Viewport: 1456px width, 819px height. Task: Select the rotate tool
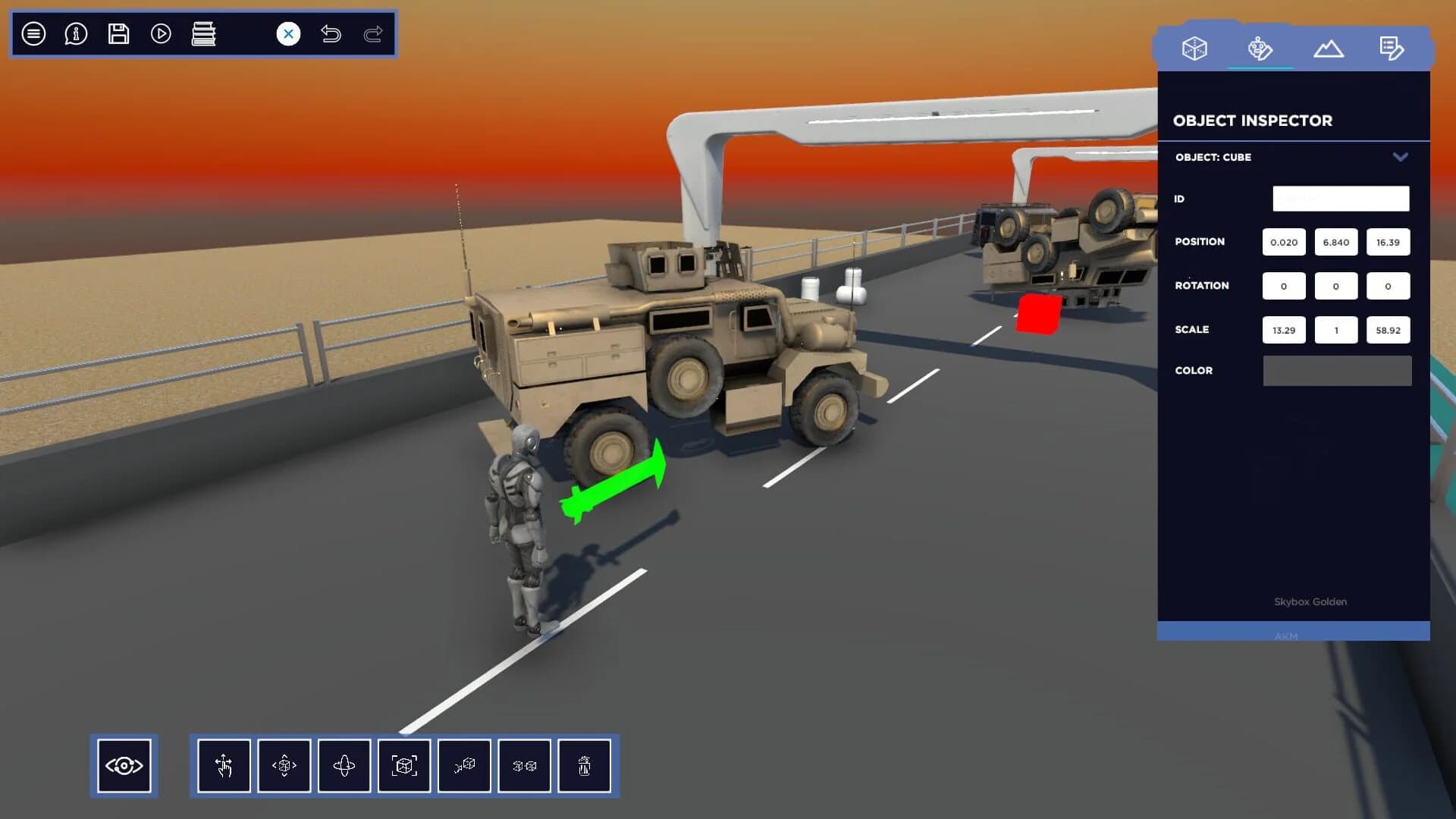click(x=344, y=766)
